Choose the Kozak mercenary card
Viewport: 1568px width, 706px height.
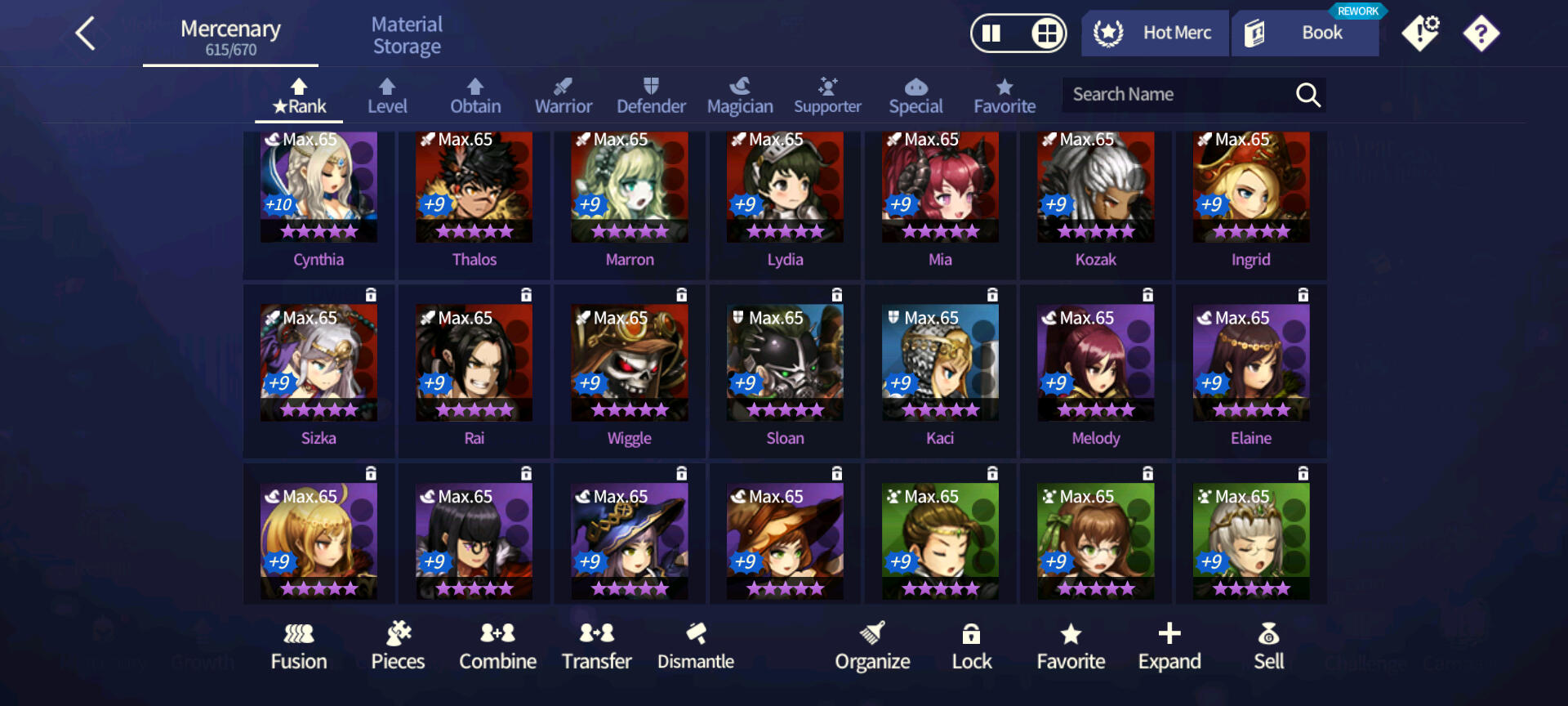click(1095, 200)
